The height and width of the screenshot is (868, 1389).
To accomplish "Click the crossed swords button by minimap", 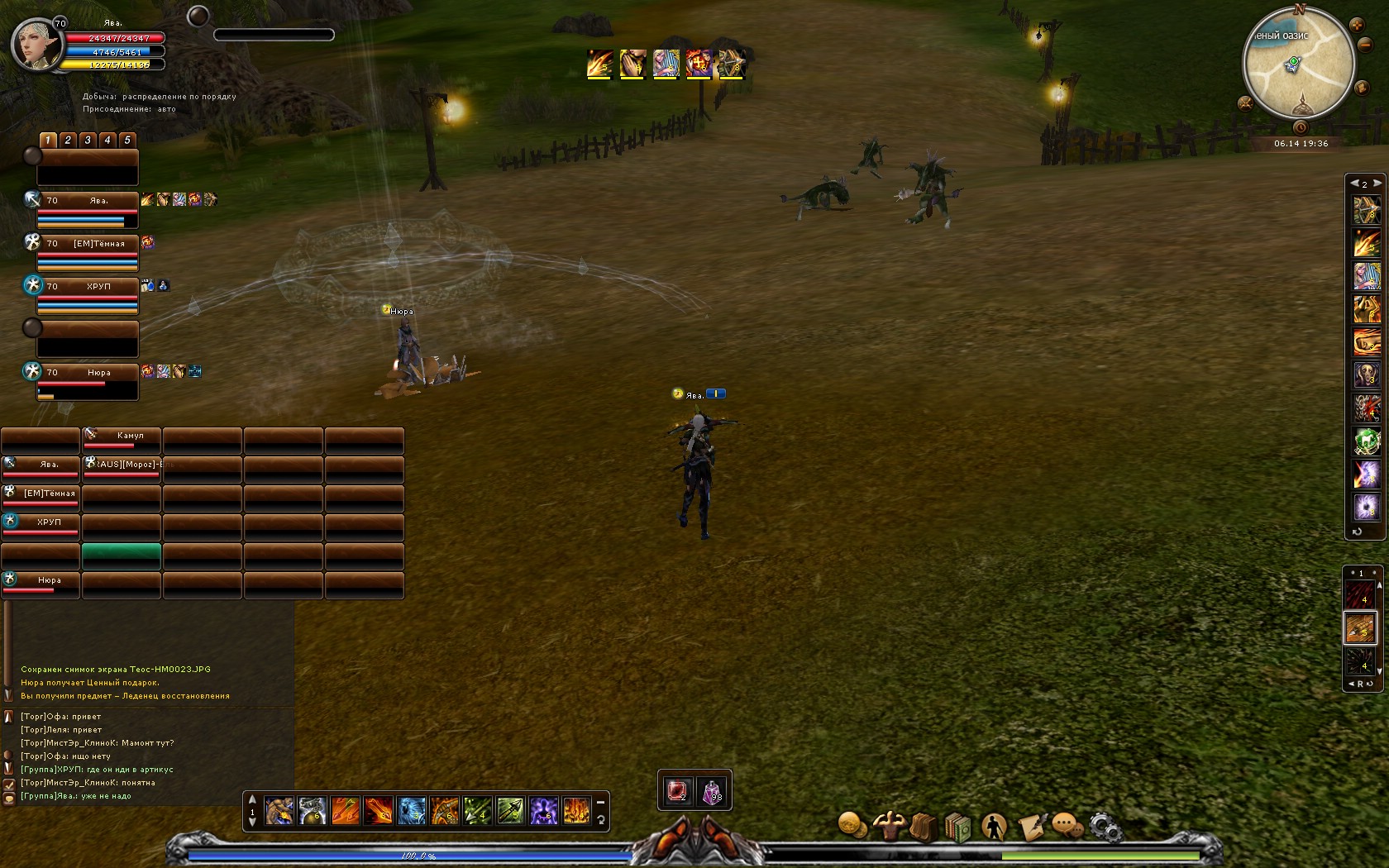I will coord(1245,103).
